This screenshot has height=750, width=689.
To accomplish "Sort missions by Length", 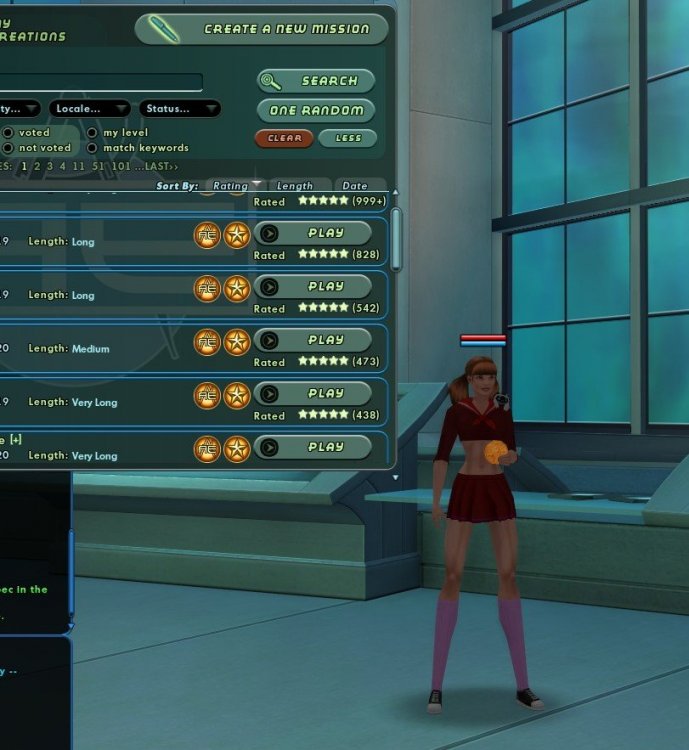I will tap(295, 186).
